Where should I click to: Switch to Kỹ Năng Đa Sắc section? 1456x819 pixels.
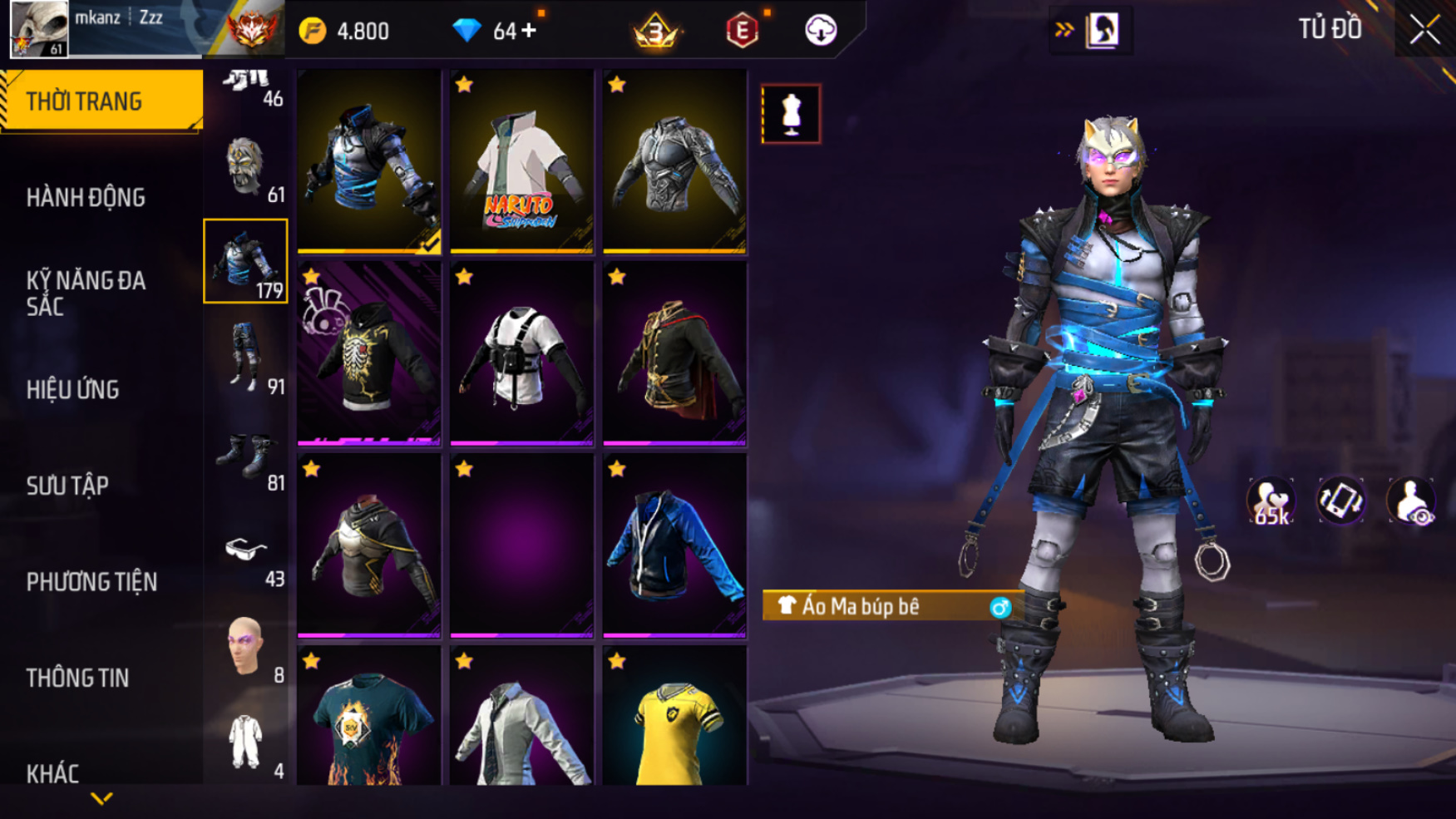[86, 294]
